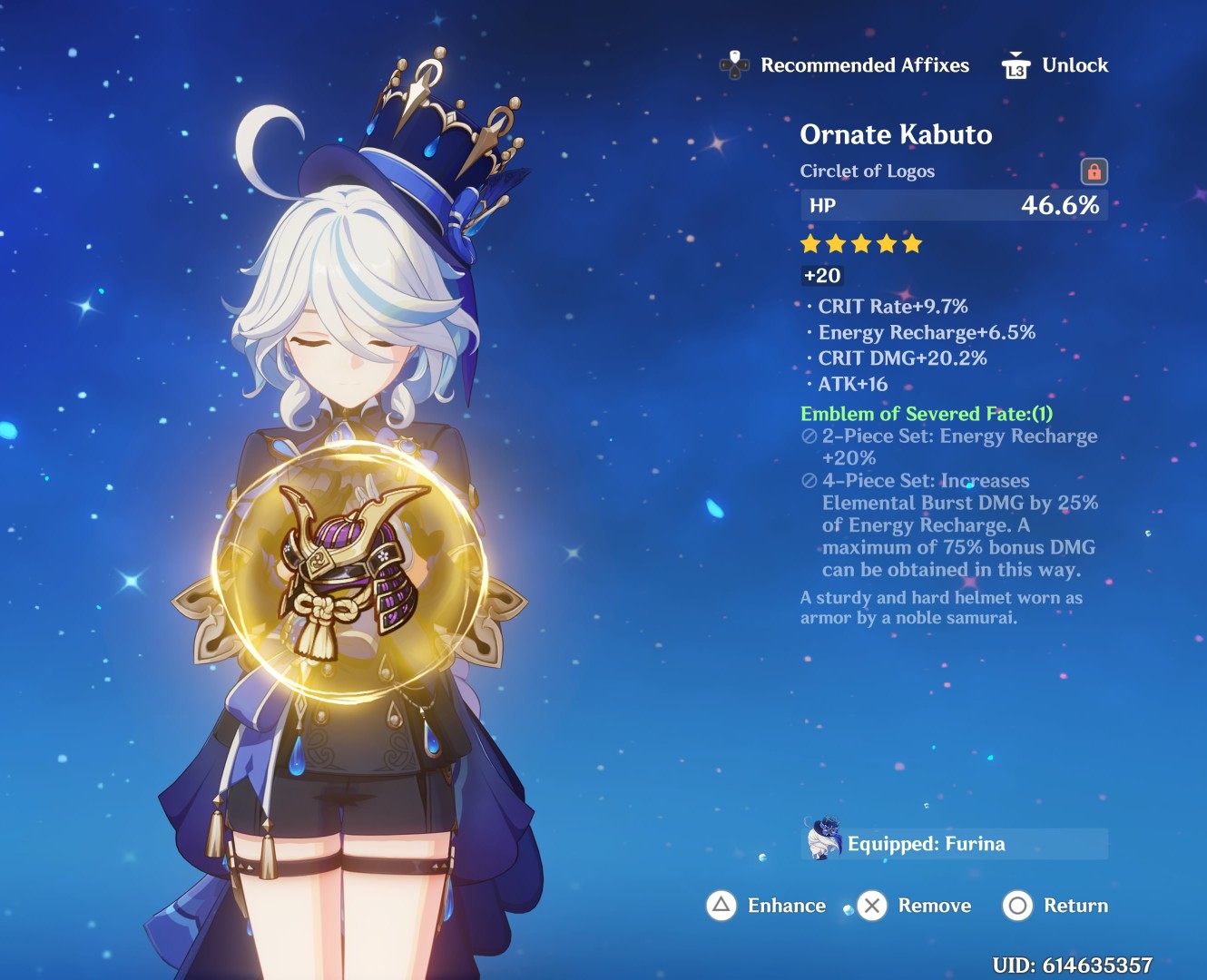Select the Ornate Kabuto title
Viewport: 1207px width, 980px height.
click(897, 134)
